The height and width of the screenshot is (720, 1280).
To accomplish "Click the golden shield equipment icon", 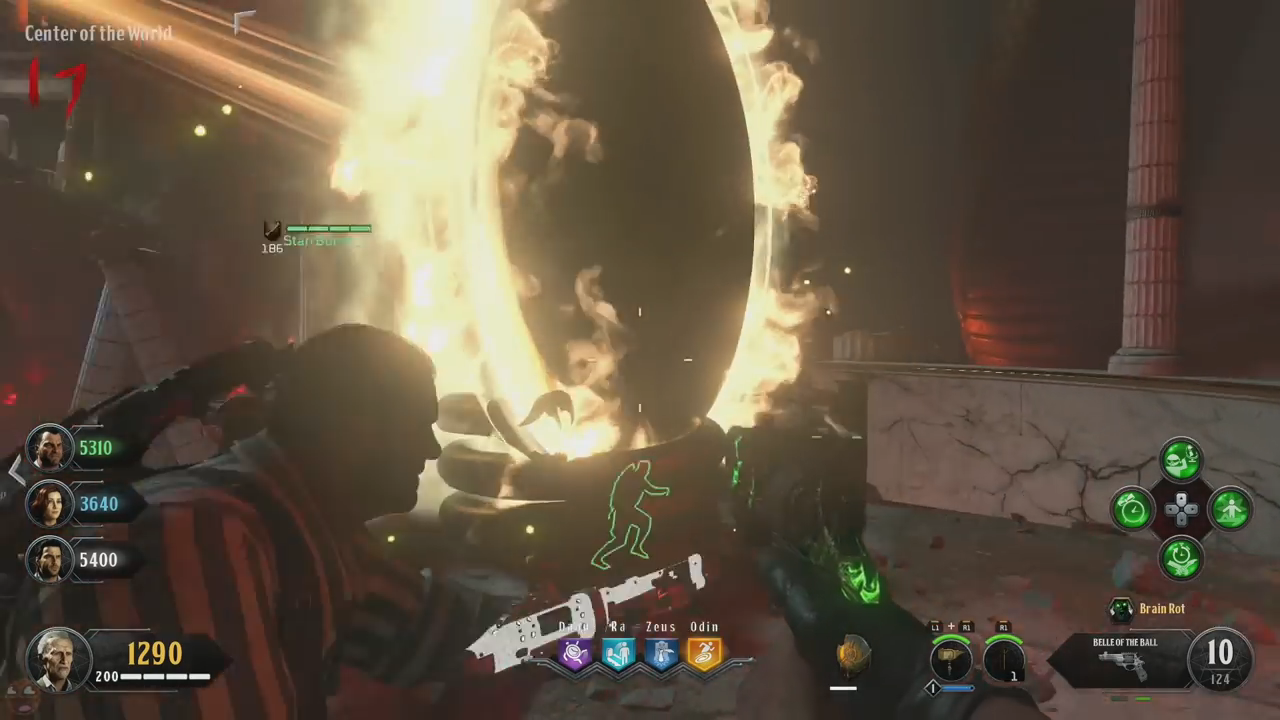I will [x=853, y=655].
